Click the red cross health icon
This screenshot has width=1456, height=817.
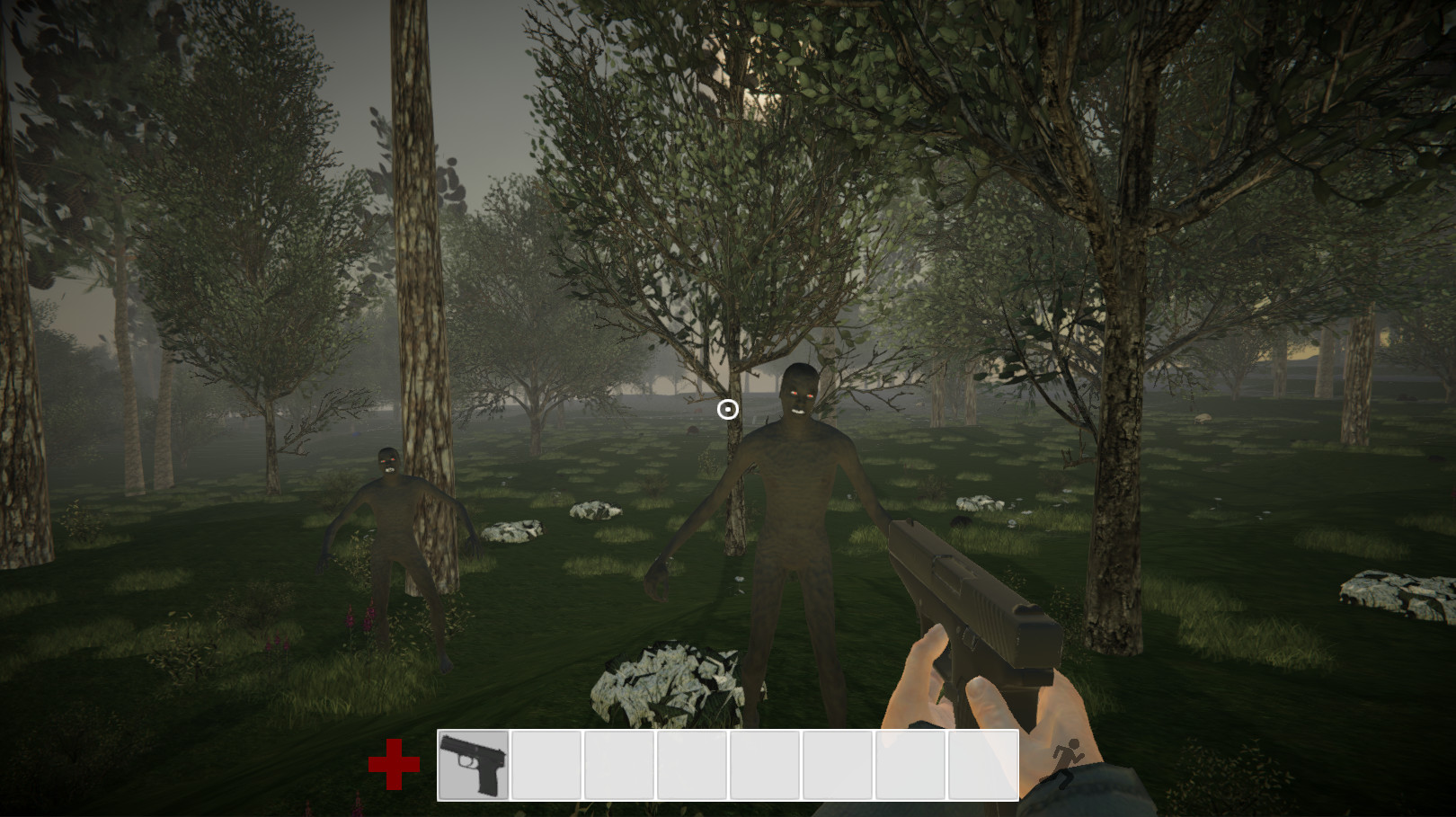coord(394,765)
